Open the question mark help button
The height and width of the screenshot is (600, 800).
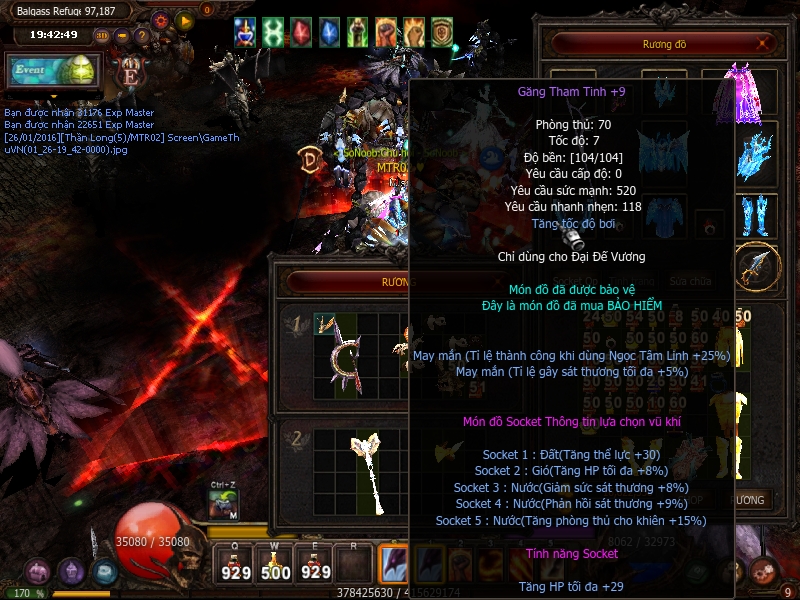[x=142, y=37]
